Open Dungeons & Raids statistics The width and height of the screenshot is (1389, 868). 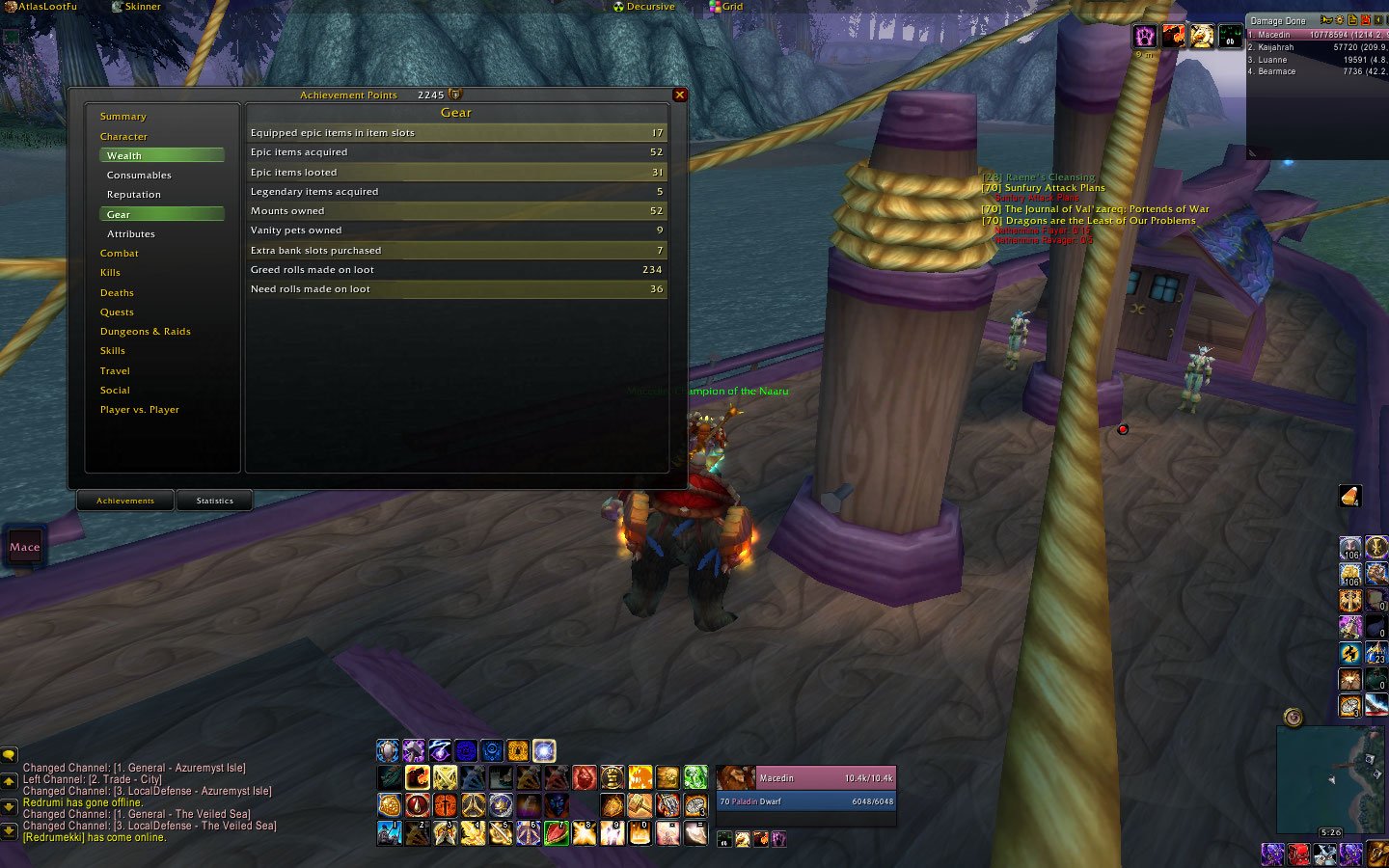coord(146,332)
